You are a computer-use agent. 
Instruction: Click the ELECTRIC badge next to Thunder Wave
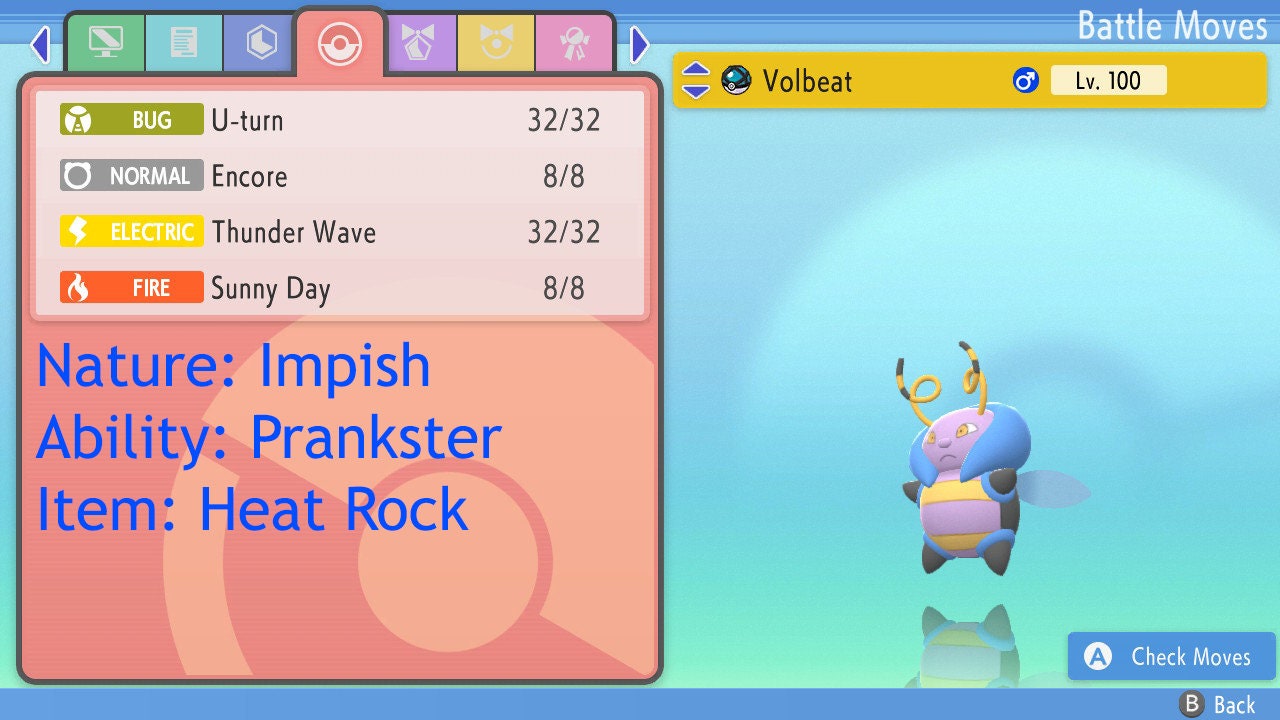coord(130,231)
